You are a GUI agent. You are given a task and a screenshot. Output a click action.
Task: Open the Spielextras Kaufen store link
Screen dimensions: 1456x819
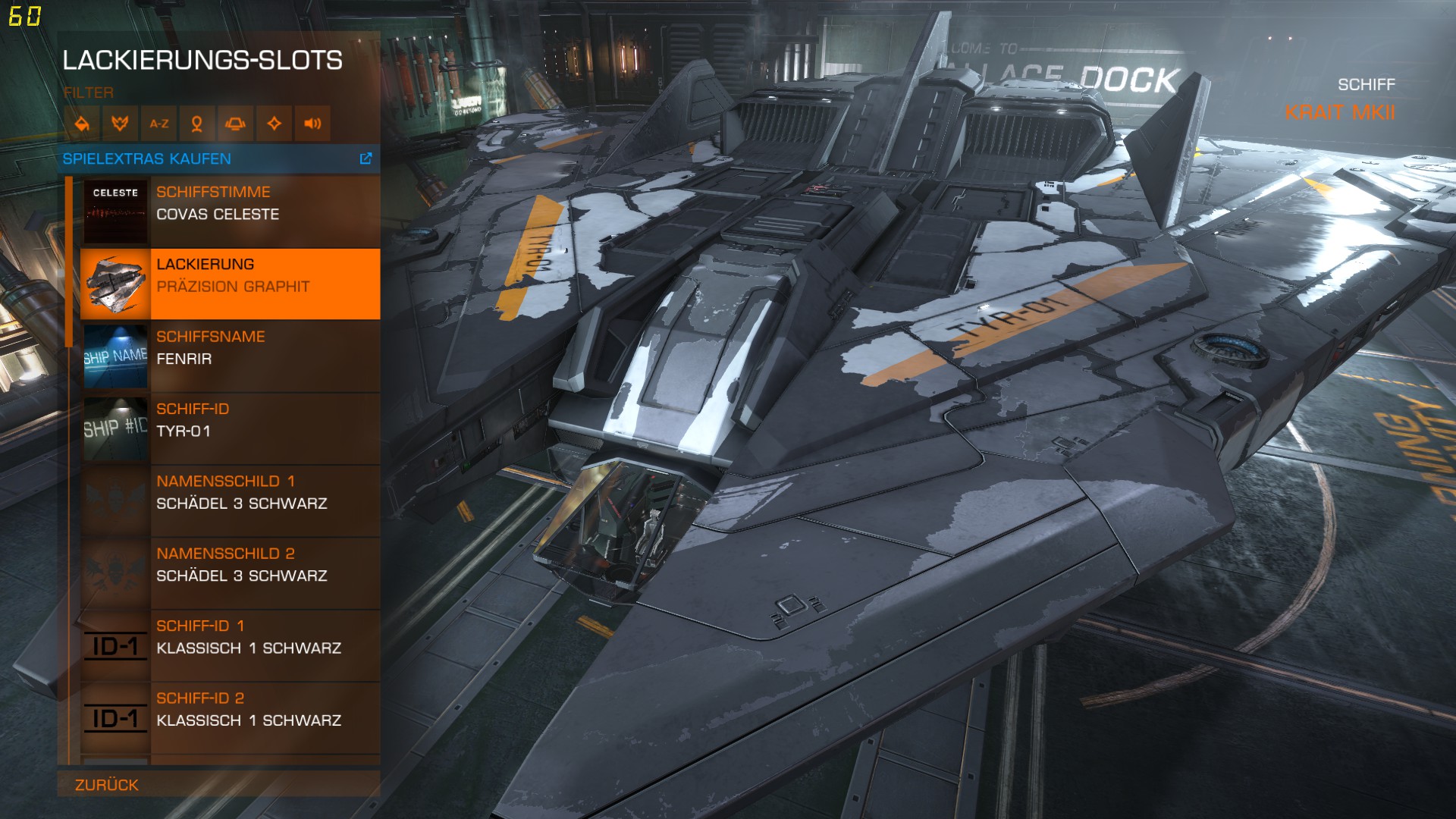pyautogui.click(x=218, y=159)
